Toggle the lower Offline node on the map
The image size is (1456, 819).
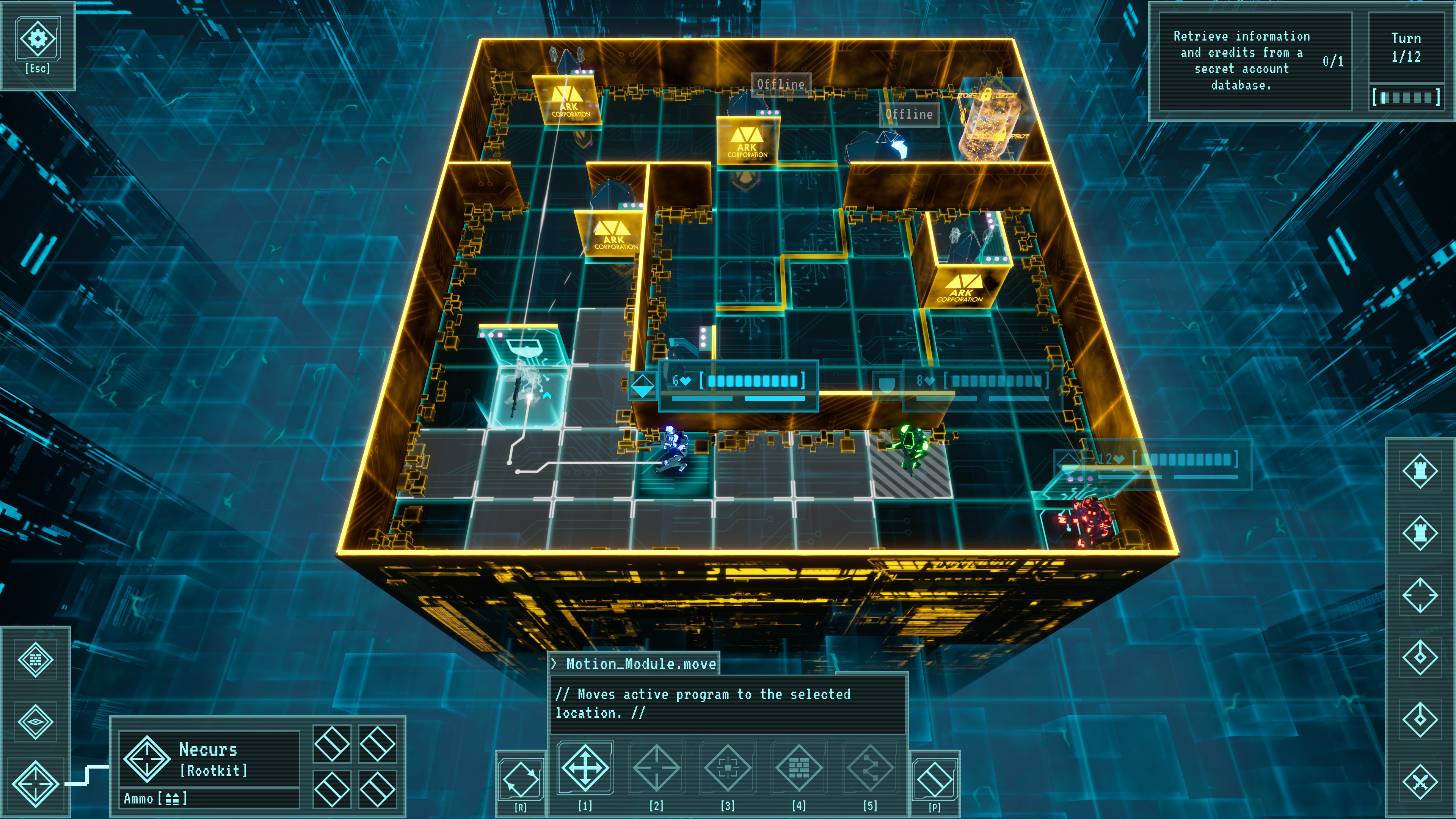click(x=910, y=115)
